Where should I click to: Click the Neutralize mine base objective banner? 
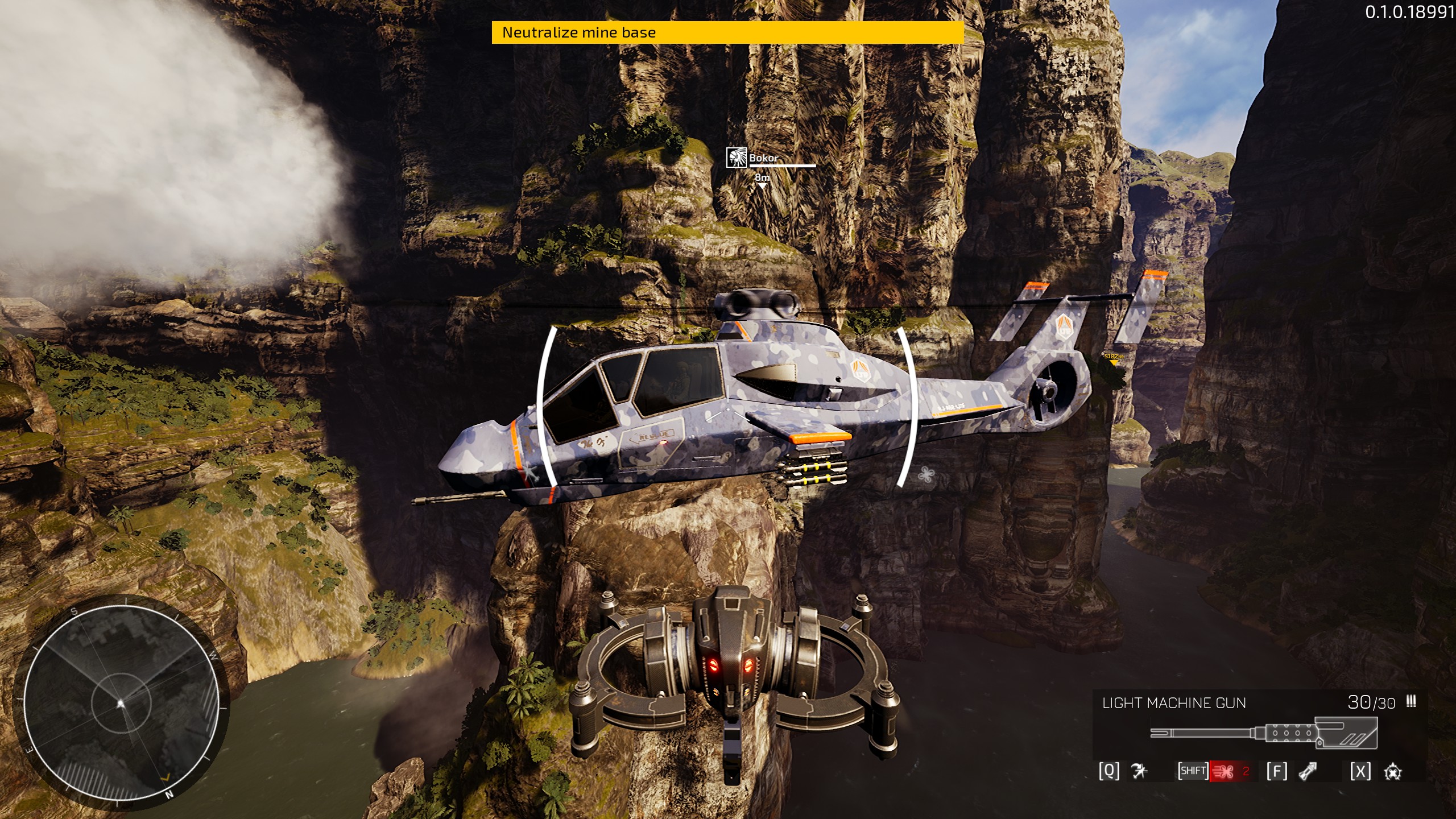(x=727, y=32)
